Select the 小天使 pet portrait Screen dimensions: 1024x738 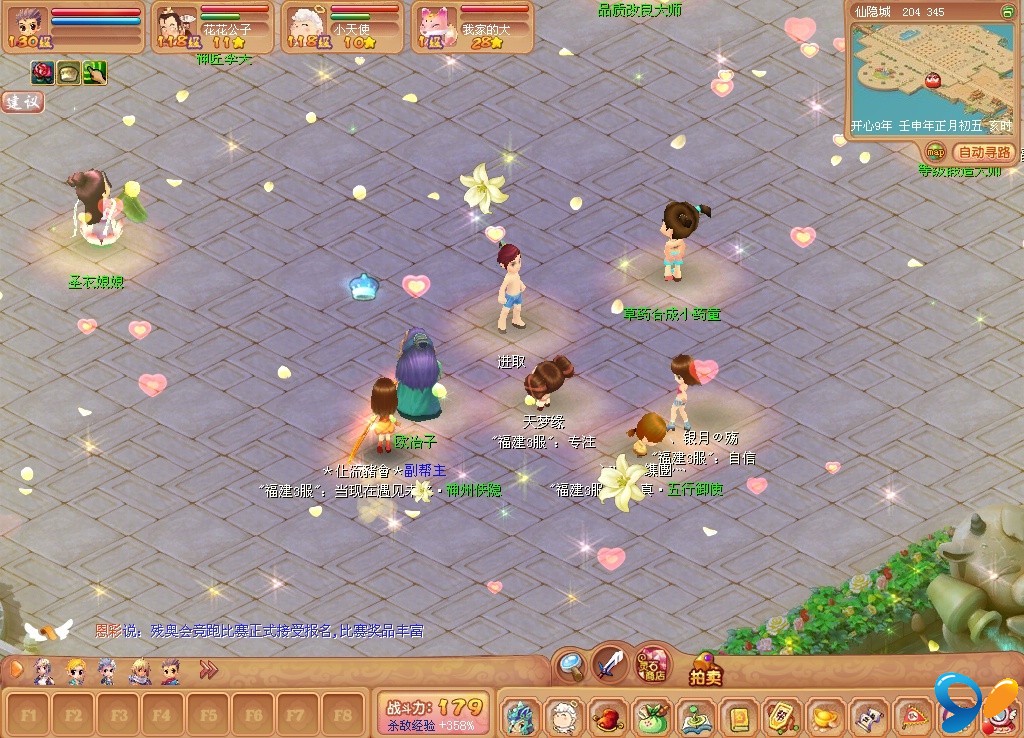tap(304, 27)
